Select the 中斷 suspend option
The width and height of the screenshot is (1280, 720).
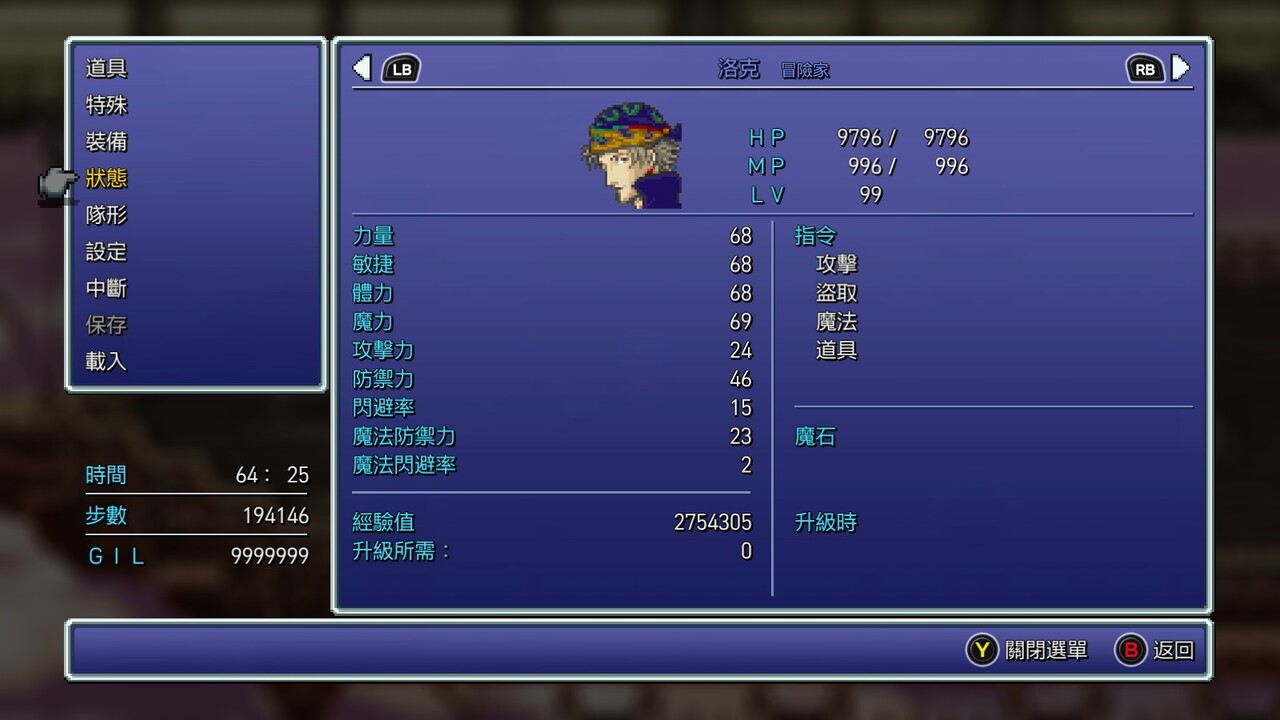point(106,288)
